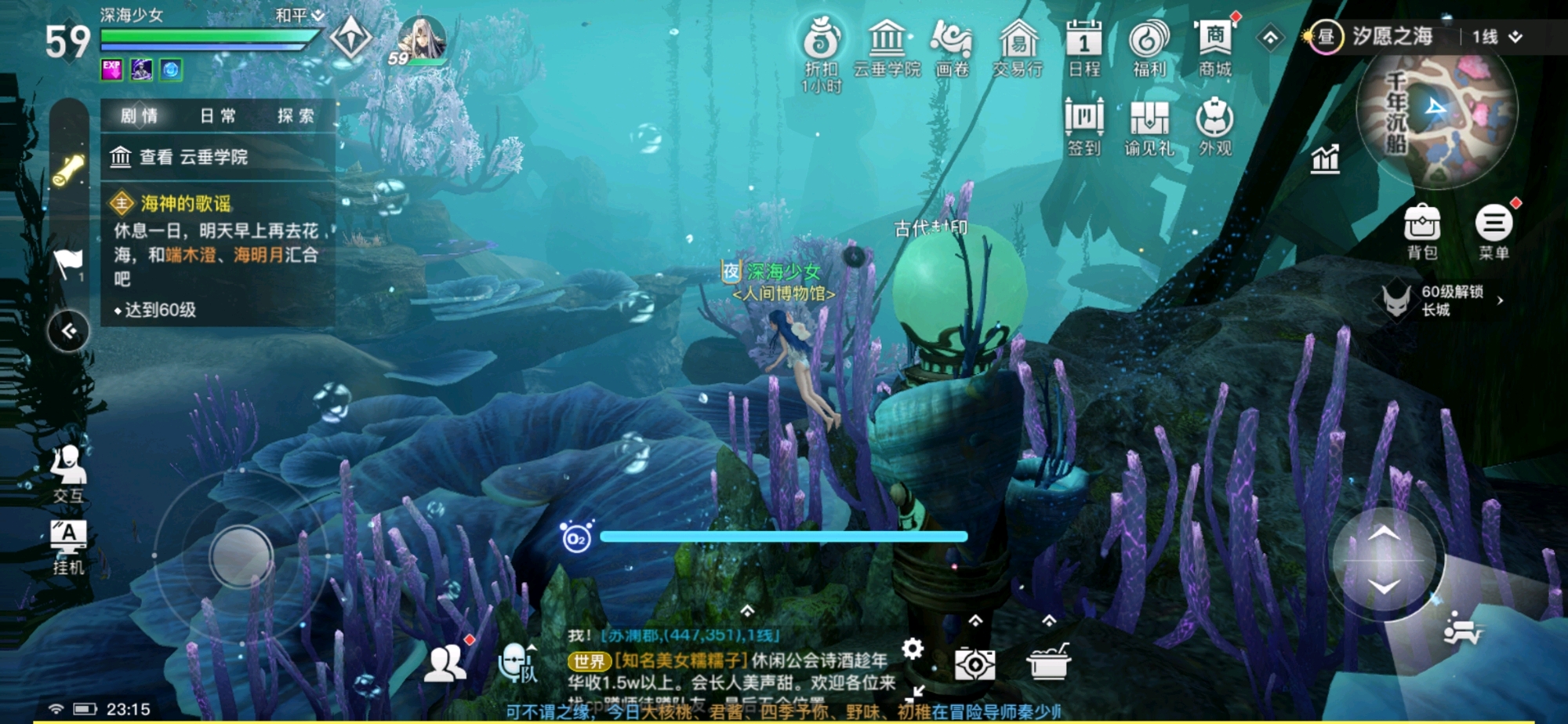The image size is (1568, 724).
Task: Switch to the 探索 quest tab
Action: (x=295, y=115)
